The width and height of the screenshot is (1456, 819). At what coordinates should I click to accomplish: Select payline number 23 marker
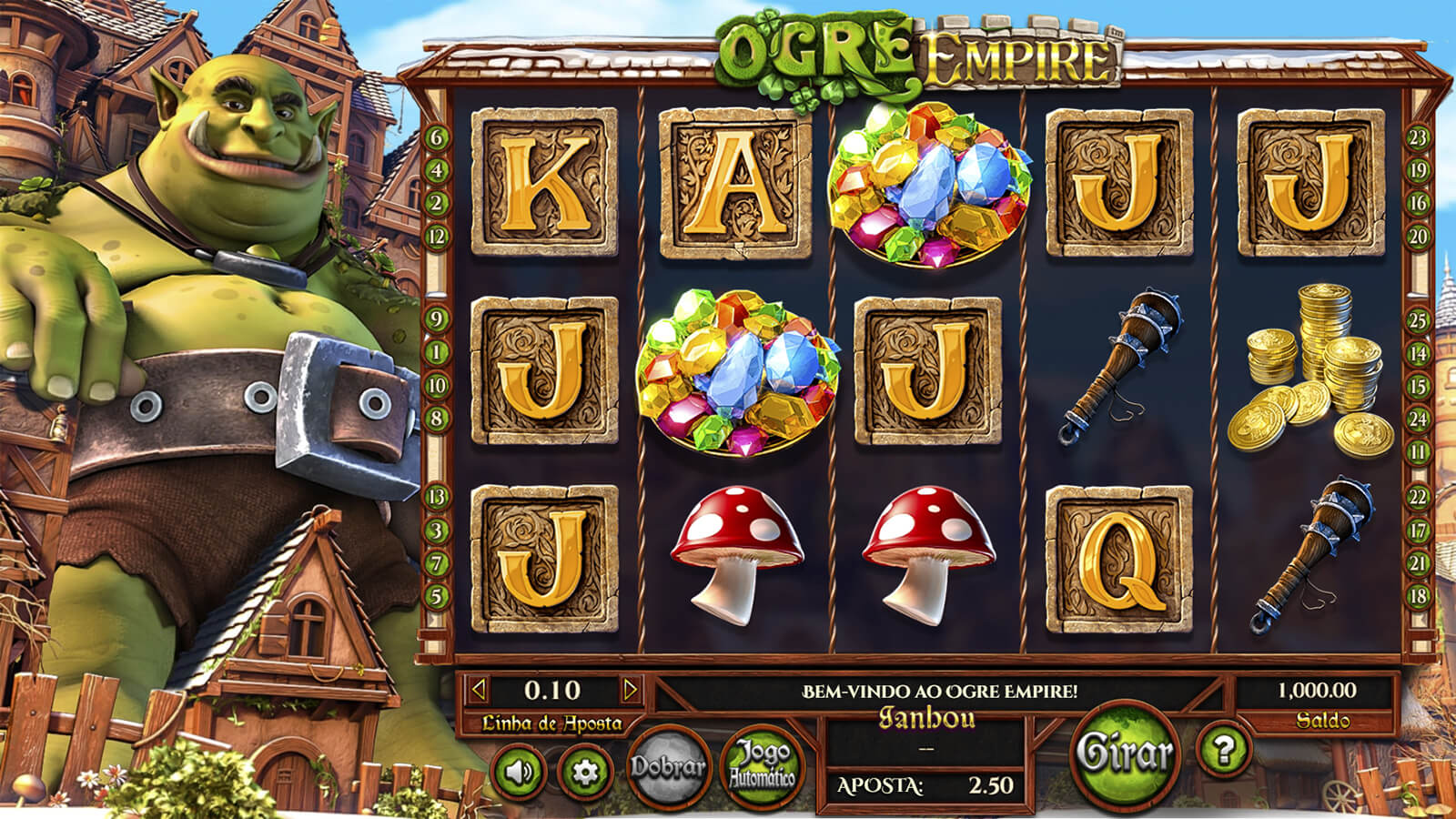point(1418,138)
